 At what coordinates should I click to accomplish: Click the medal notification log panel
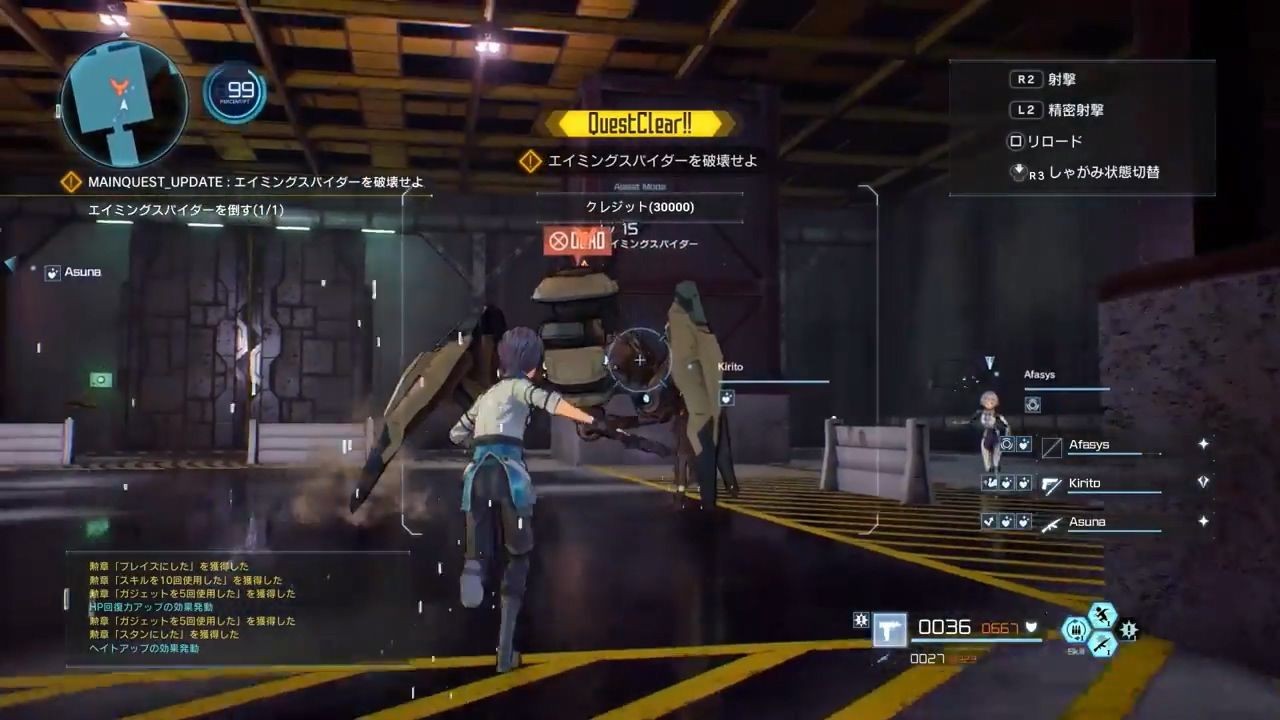[x=238, y=607]
